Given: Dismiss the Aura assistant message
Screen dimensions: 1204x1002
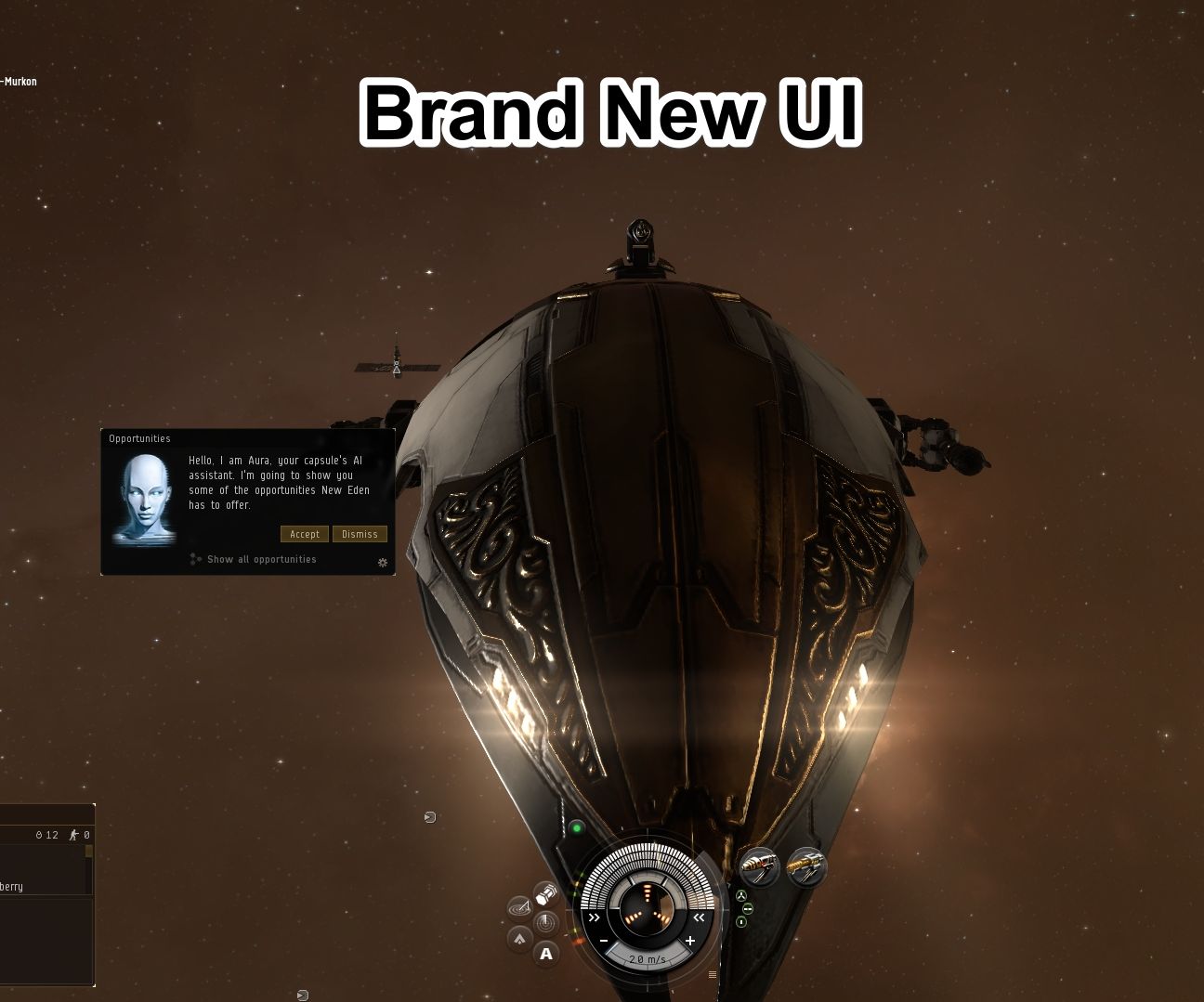Looking at the screenshot, I should tap(360, 534).
